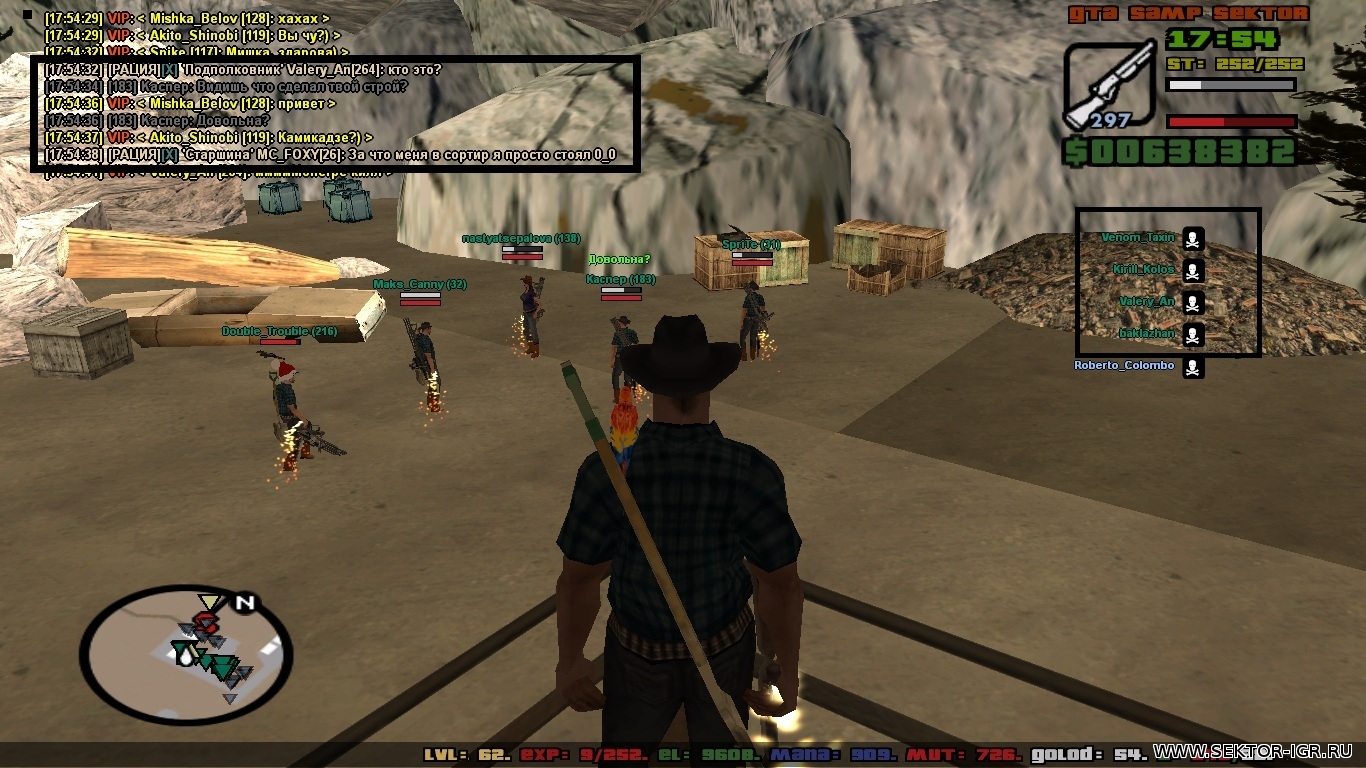Click the shotgun weapon icon
The image size is (1366, 768).
tap(1110, 85)
